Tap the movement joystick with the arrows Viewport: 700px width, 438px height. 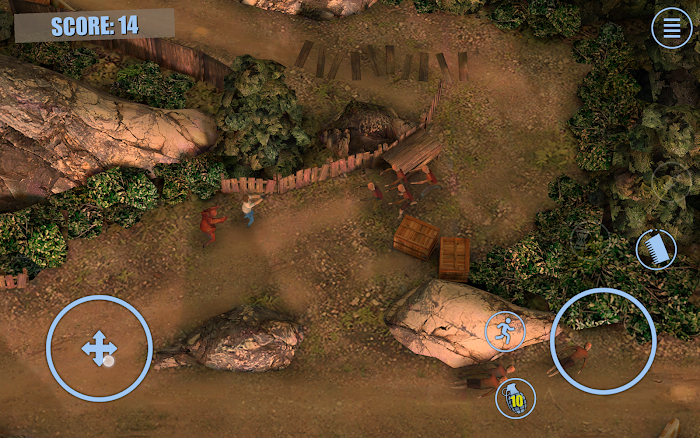(x=99, y=348)
